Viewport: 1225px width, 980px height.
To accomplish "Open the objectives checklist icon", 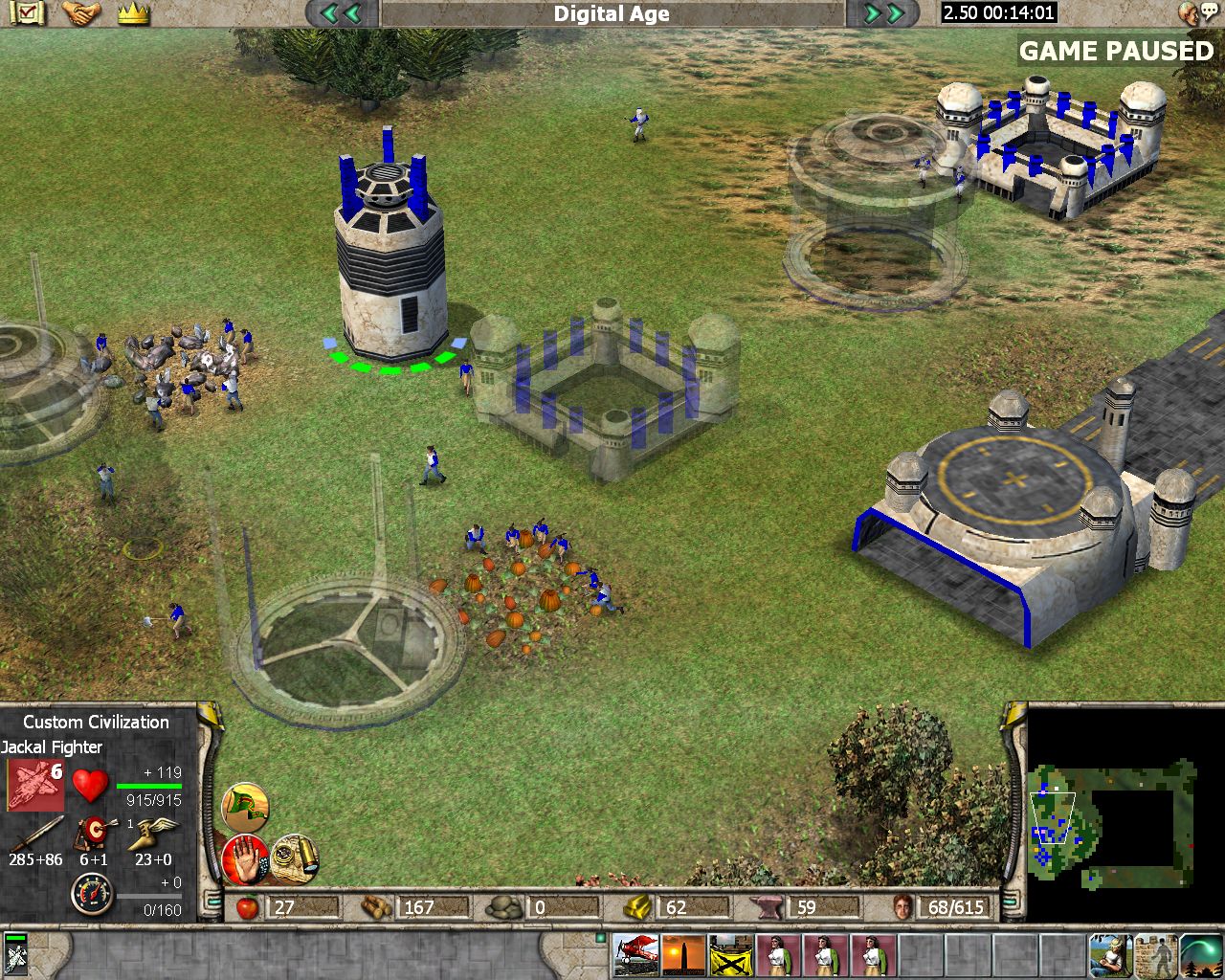I will pos(30,13).
